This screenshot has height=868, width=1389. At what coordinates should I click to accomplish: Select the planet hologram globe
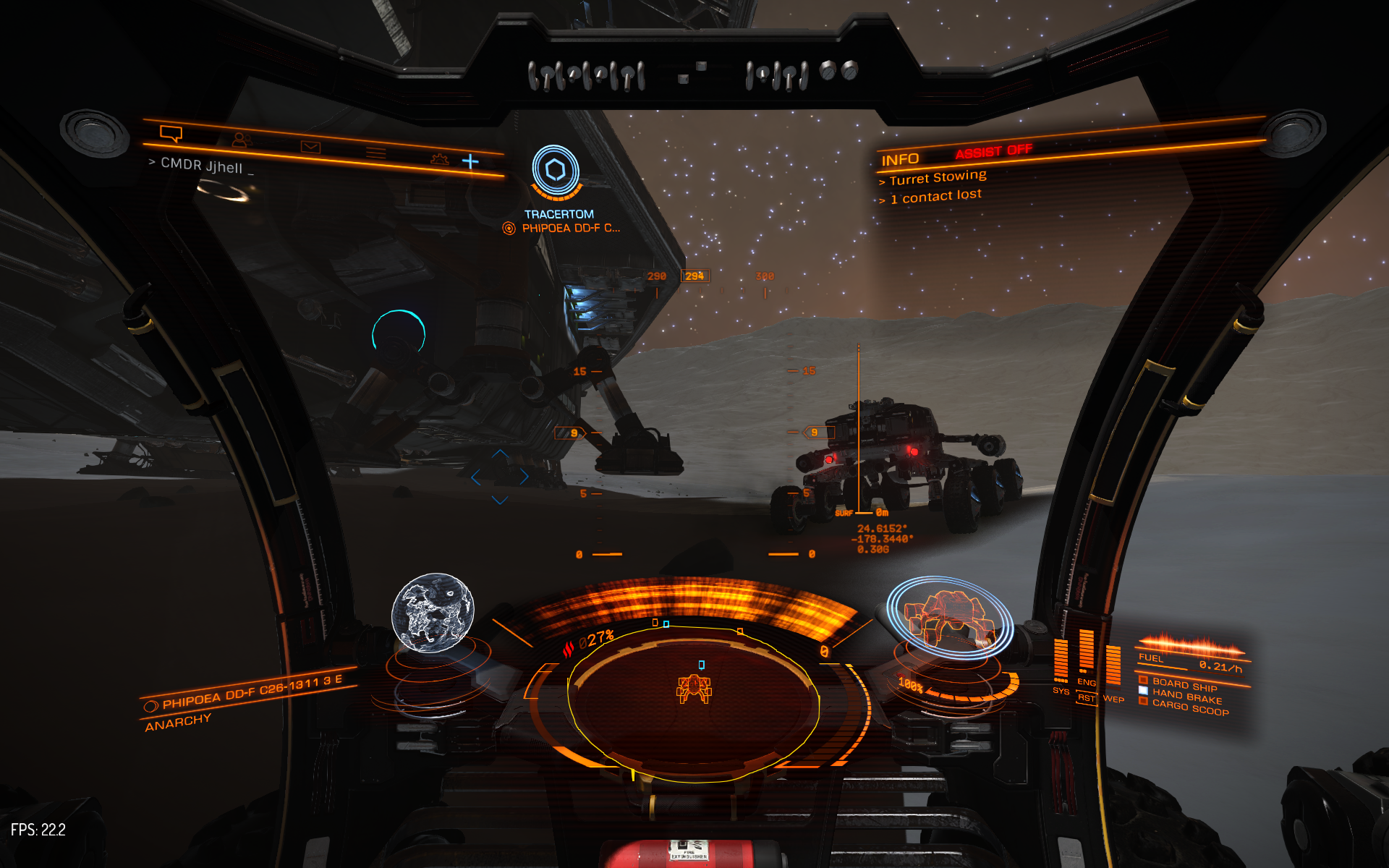coord(433,613)
